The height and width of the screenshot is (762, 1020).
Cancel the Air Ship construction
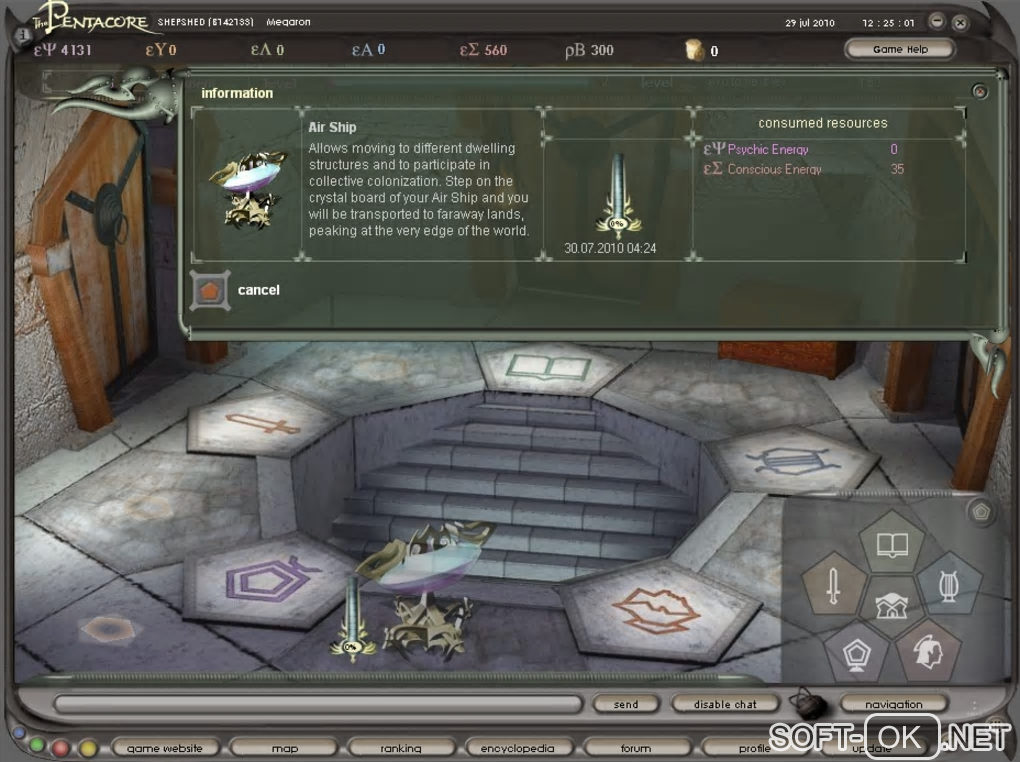tap(211, 290)
